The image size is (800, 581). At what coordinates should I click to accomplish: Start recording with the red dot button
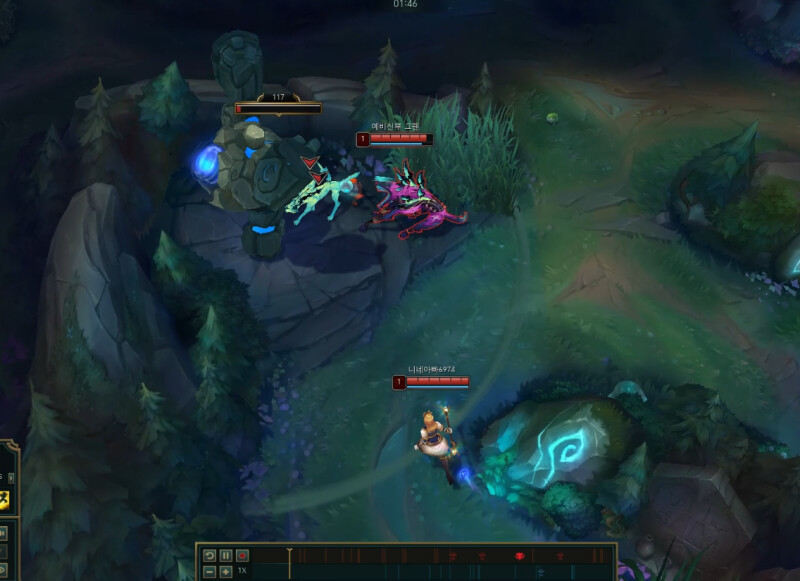pyautogui.click(x=242, y=555)
